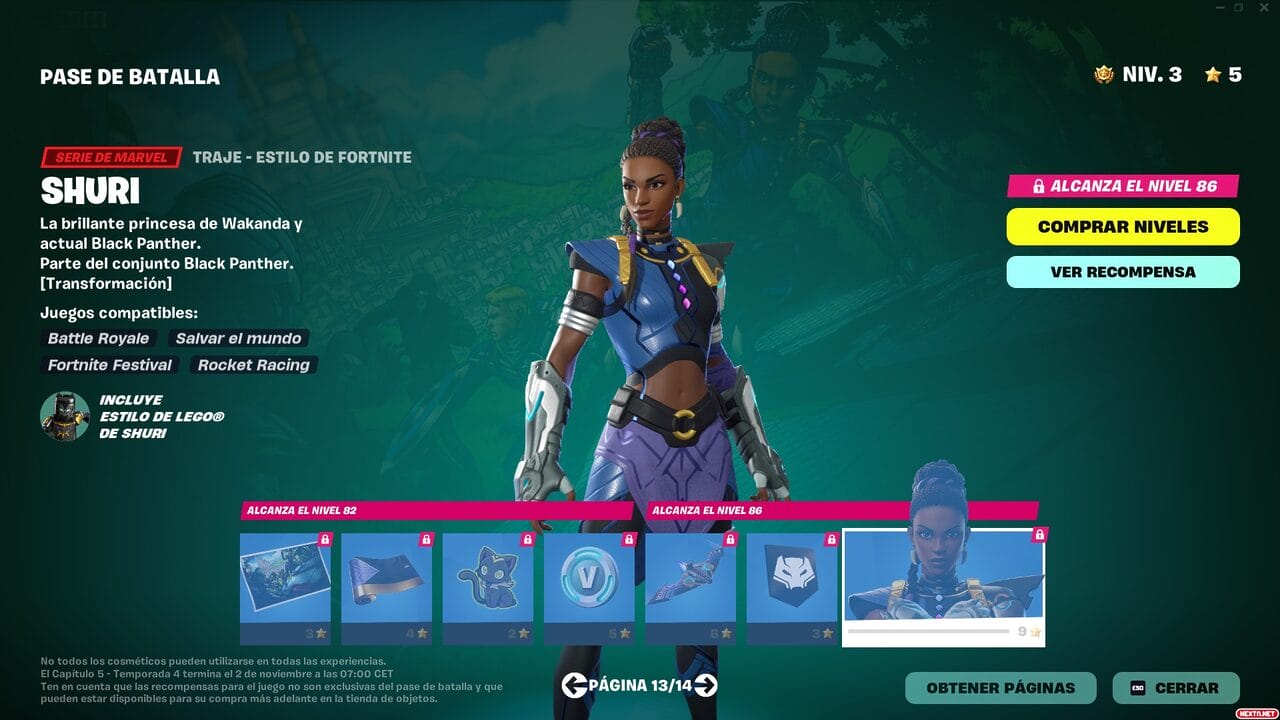Click the battle pass level badge next to NIV. 3

[x=1103, y=73]
